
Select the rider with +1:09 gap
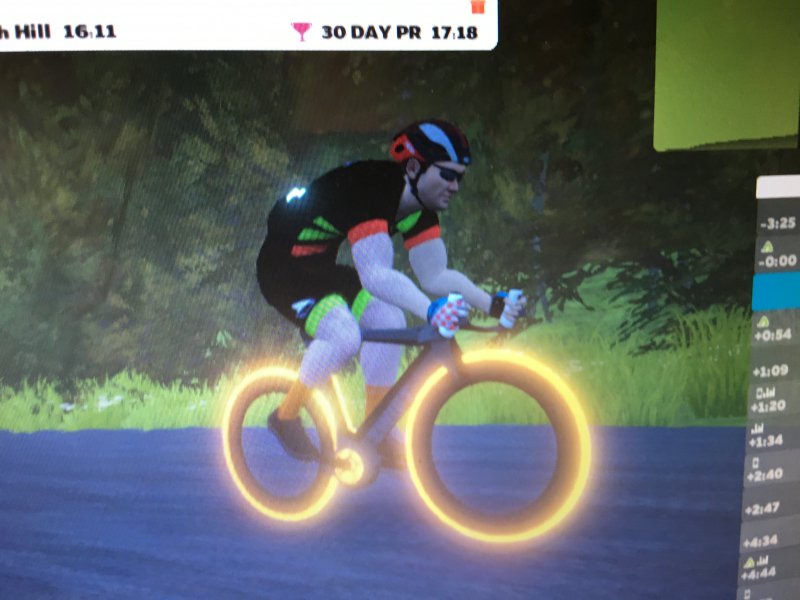click(778, 370)
